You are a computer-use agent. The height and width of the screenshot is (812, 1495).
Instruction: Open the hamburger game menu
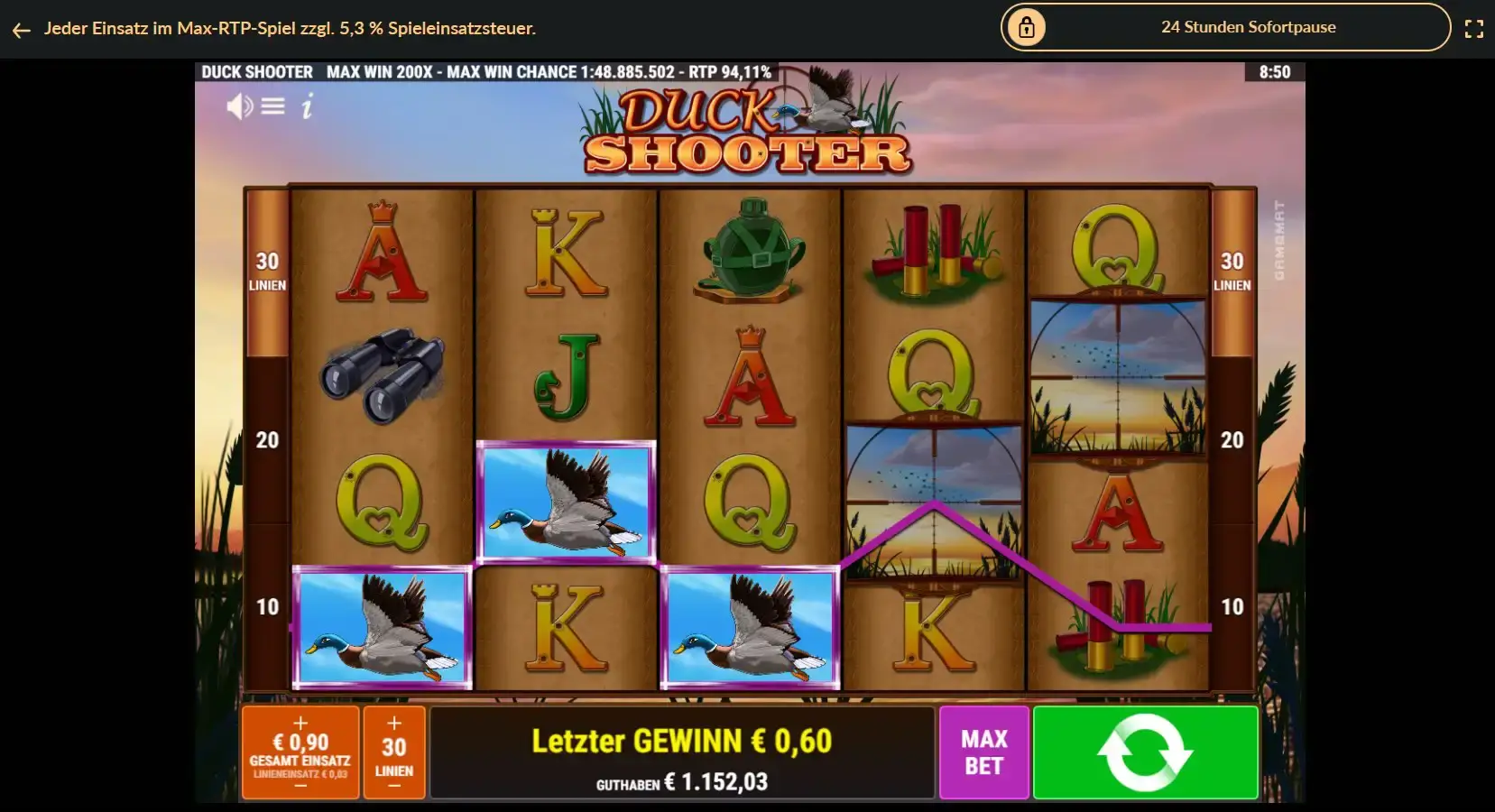coord(273,106)
